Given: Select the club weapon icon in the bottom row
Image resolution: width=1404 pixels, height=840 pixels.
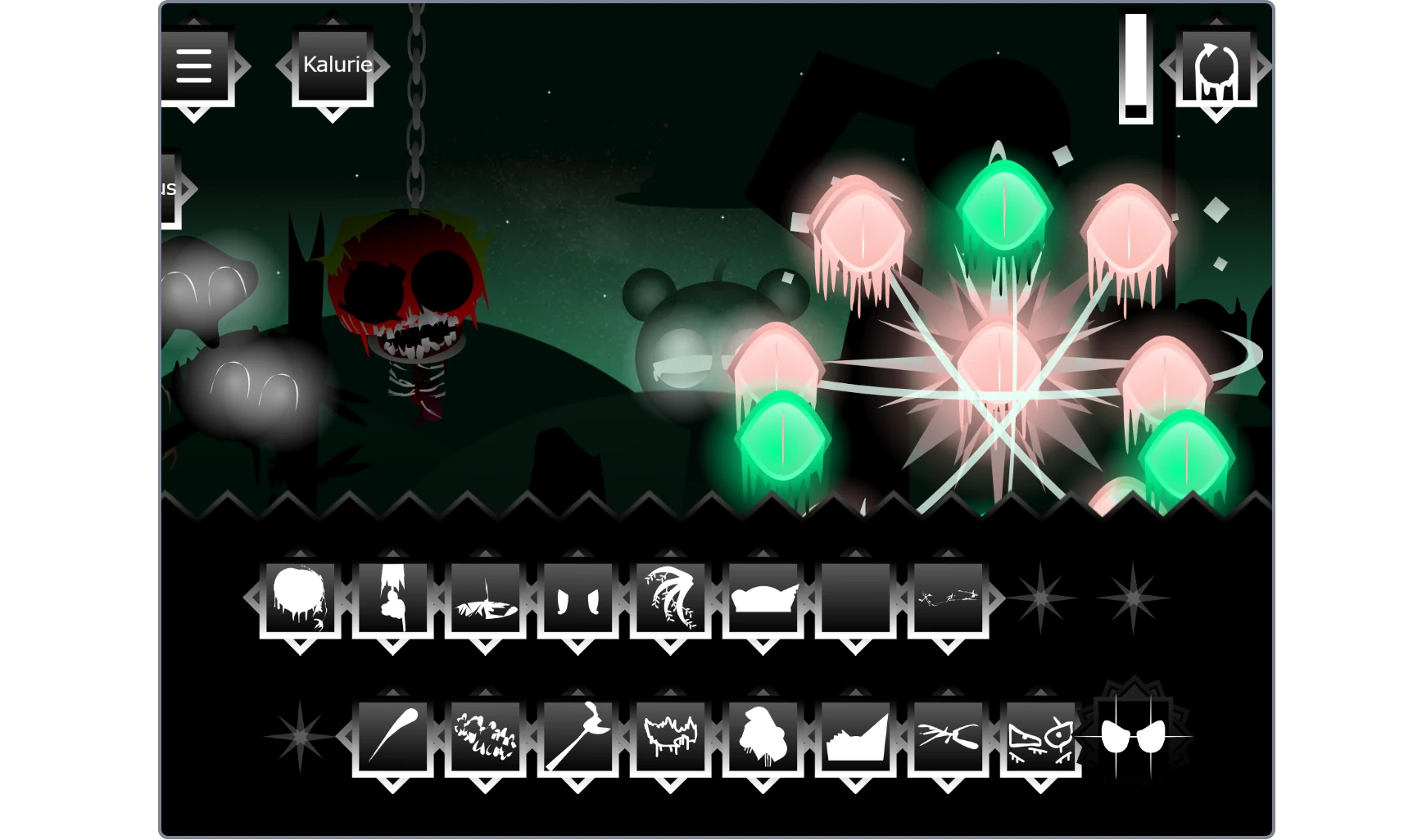Looking at the screenshot, I should [x=394, y=735].
